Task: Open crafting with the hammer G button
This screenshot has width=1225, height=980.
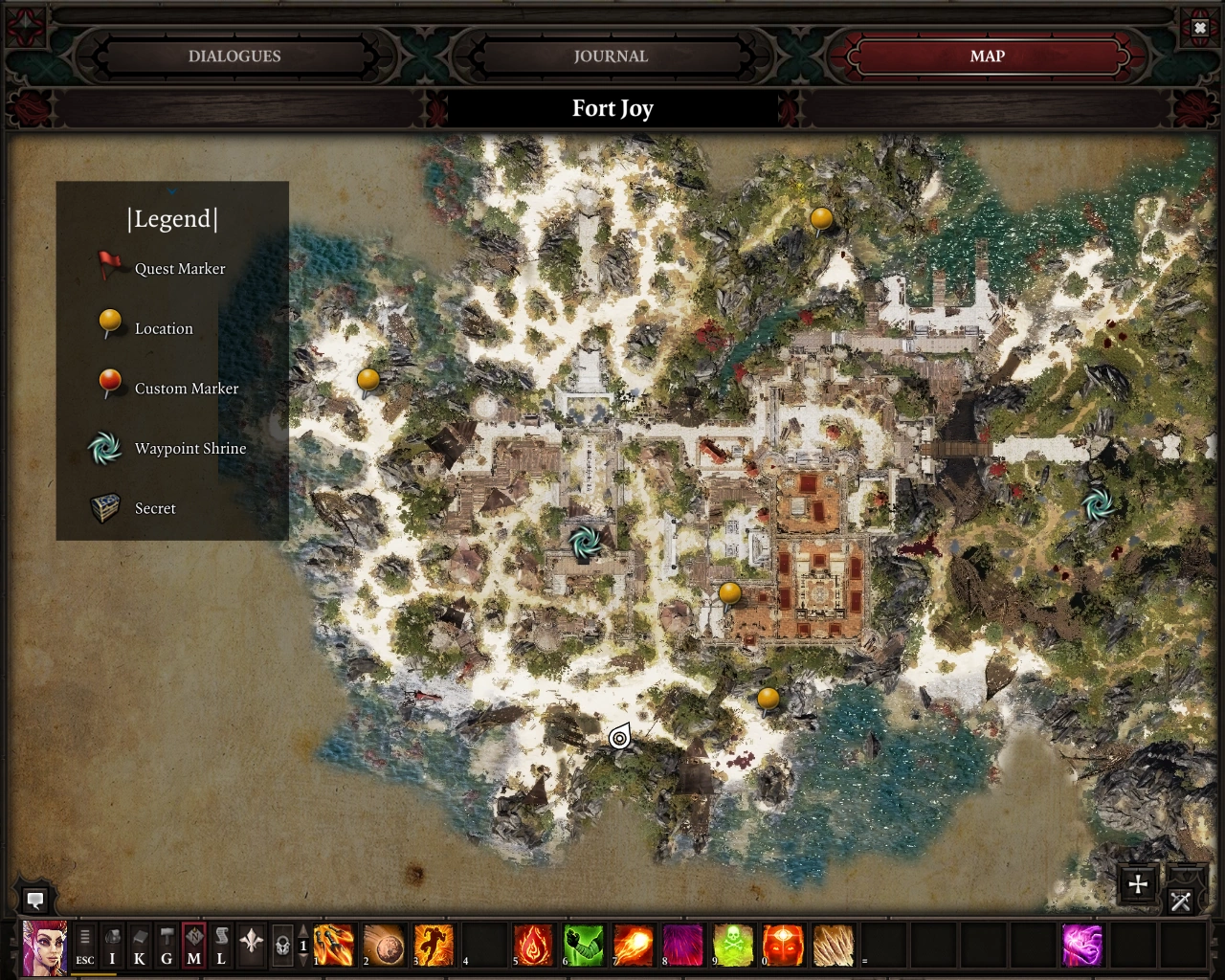Action: [167, 946]
